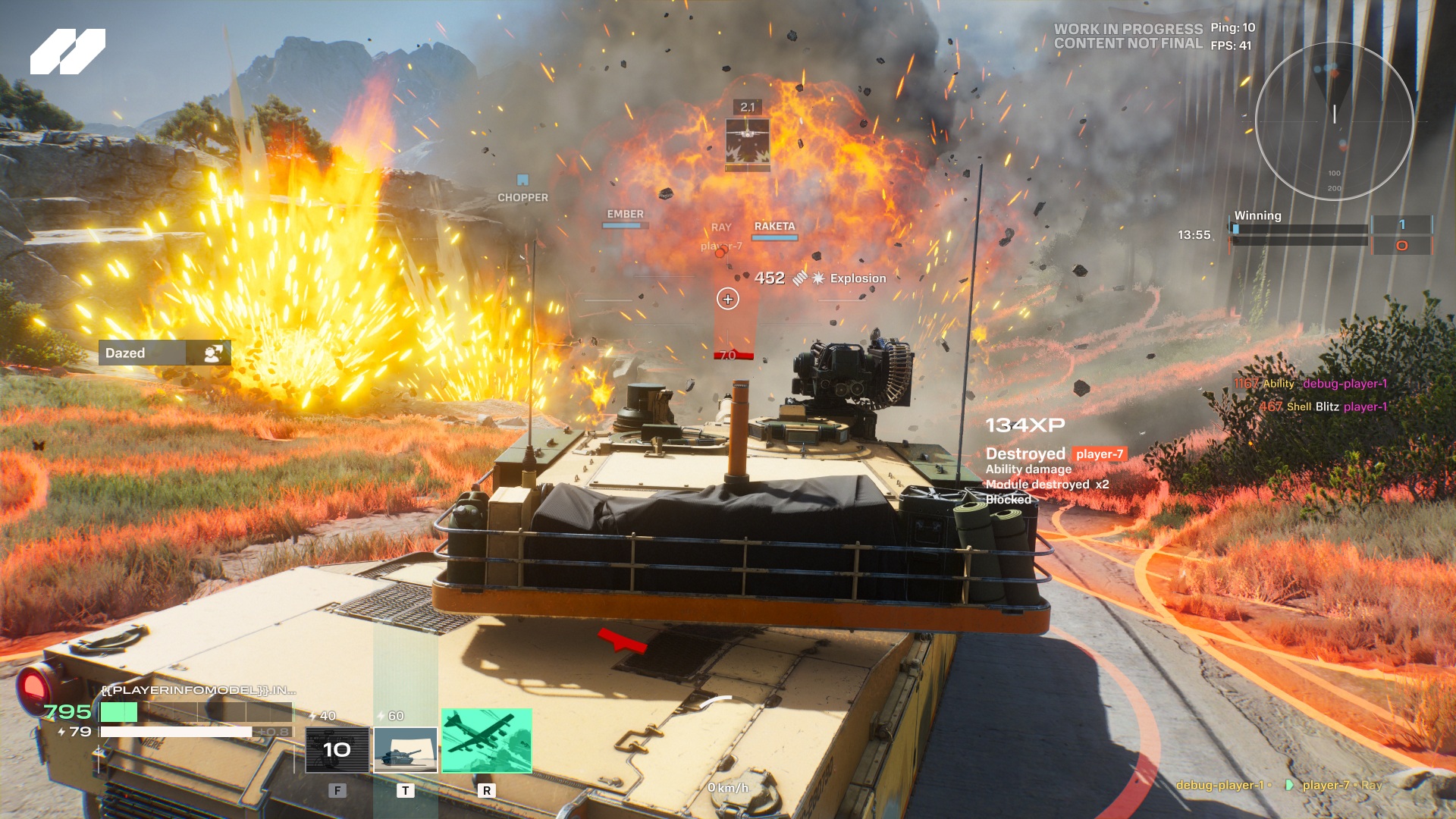The height and width of the screenshot is (819, 1456).
Task: Click the EMBER player name tag
Action: pos(624,215)
